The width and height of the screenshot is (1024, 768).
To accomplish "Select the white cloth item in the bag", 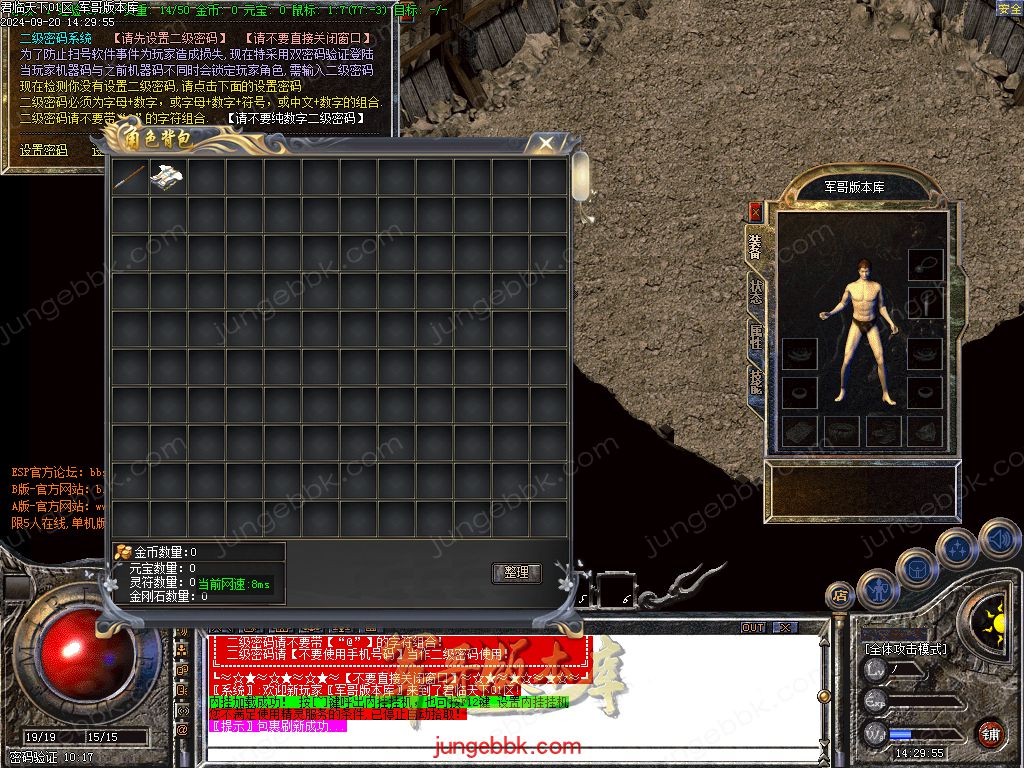I will [168, 178].
